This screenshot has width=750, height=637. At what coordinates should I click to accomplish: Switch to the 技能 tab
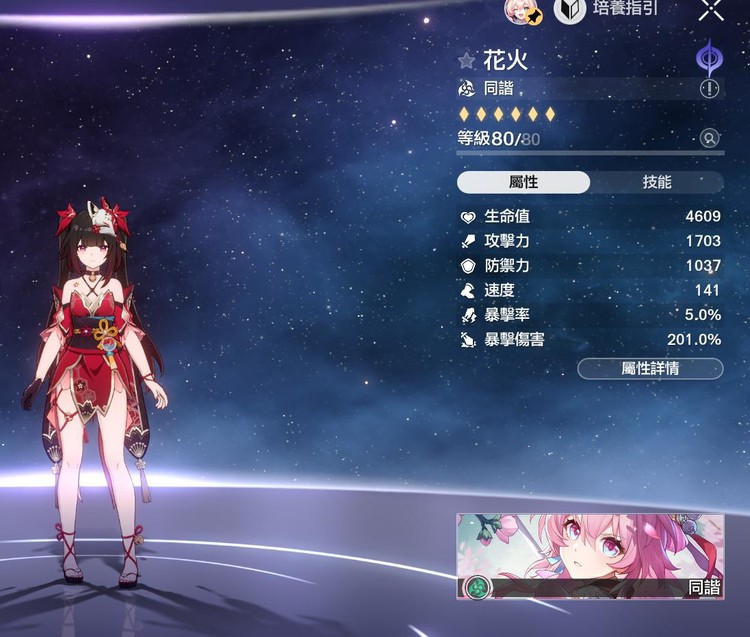(656, 182)
